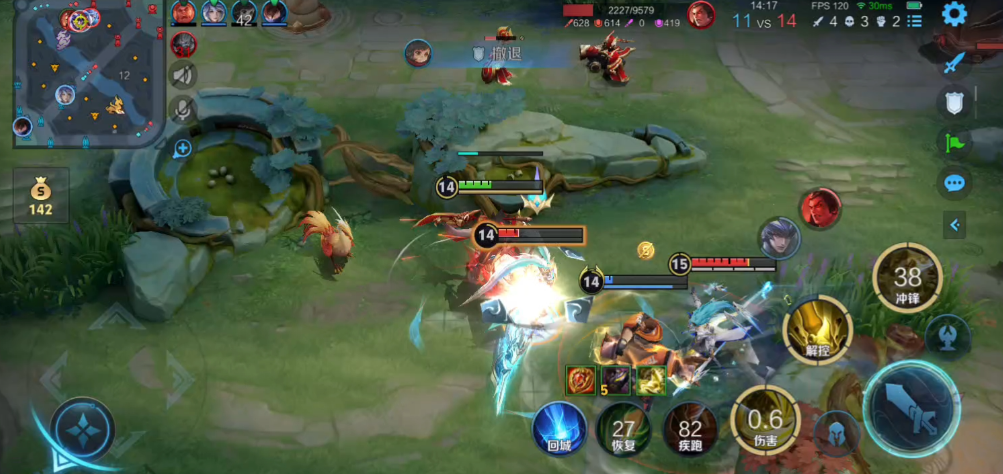This screenshot has height=474, width=1003.
Task: Activate the 冲锋 charge skill
Action: 907,277
